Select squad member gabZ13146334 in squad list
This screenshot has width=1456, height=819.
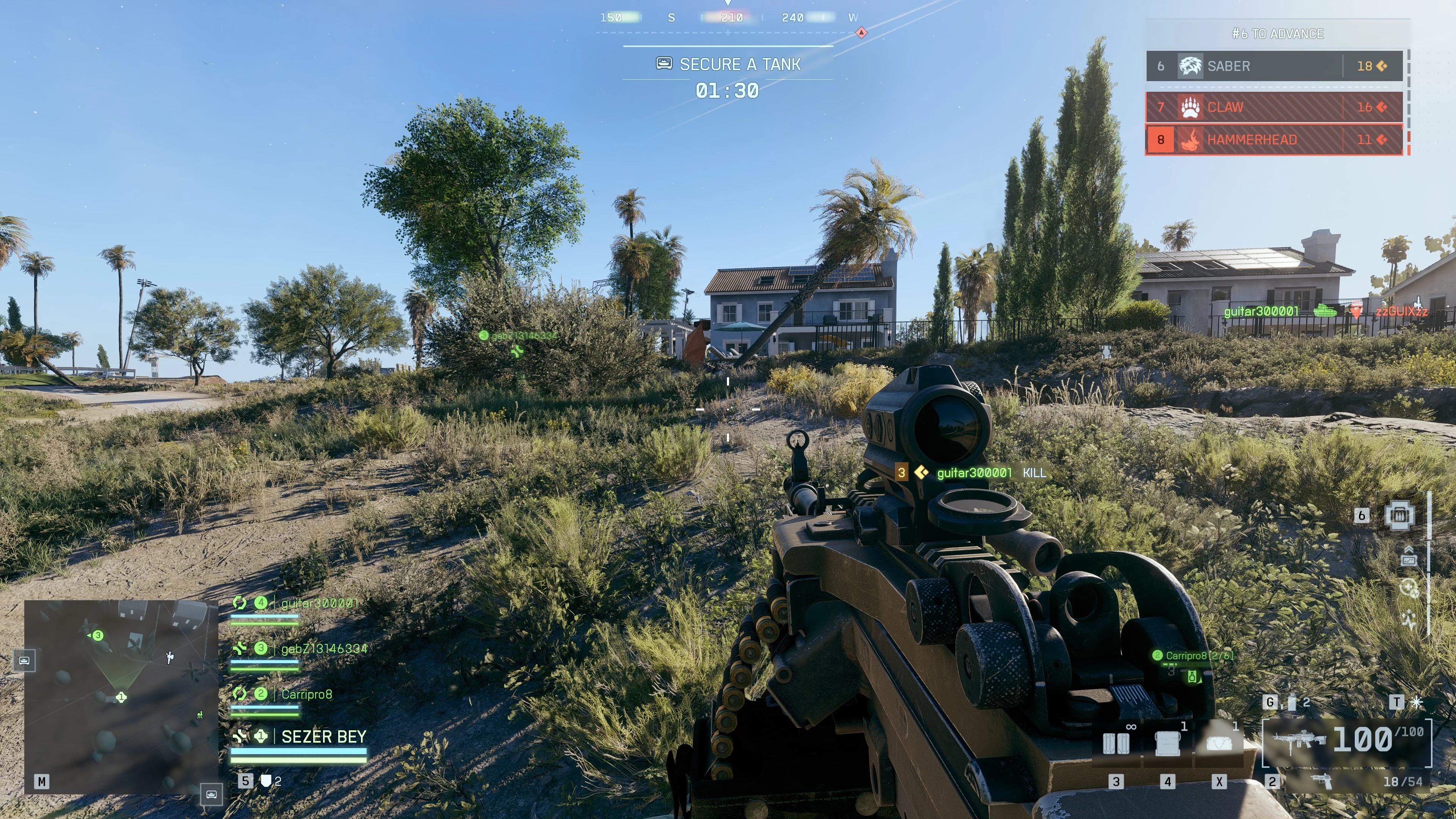[323, 649]
